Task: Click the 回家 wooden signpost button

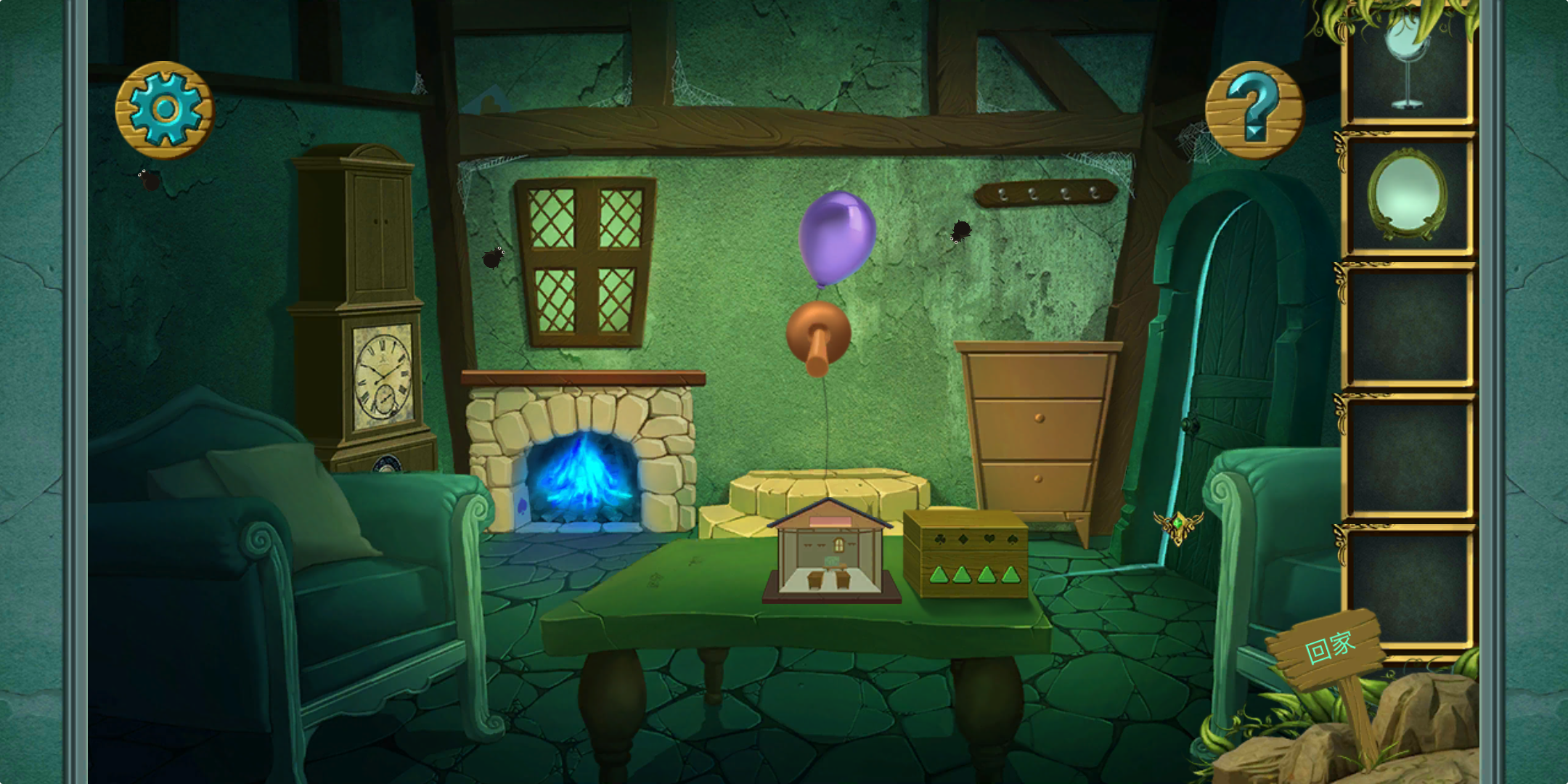Action: (1328, 649)
